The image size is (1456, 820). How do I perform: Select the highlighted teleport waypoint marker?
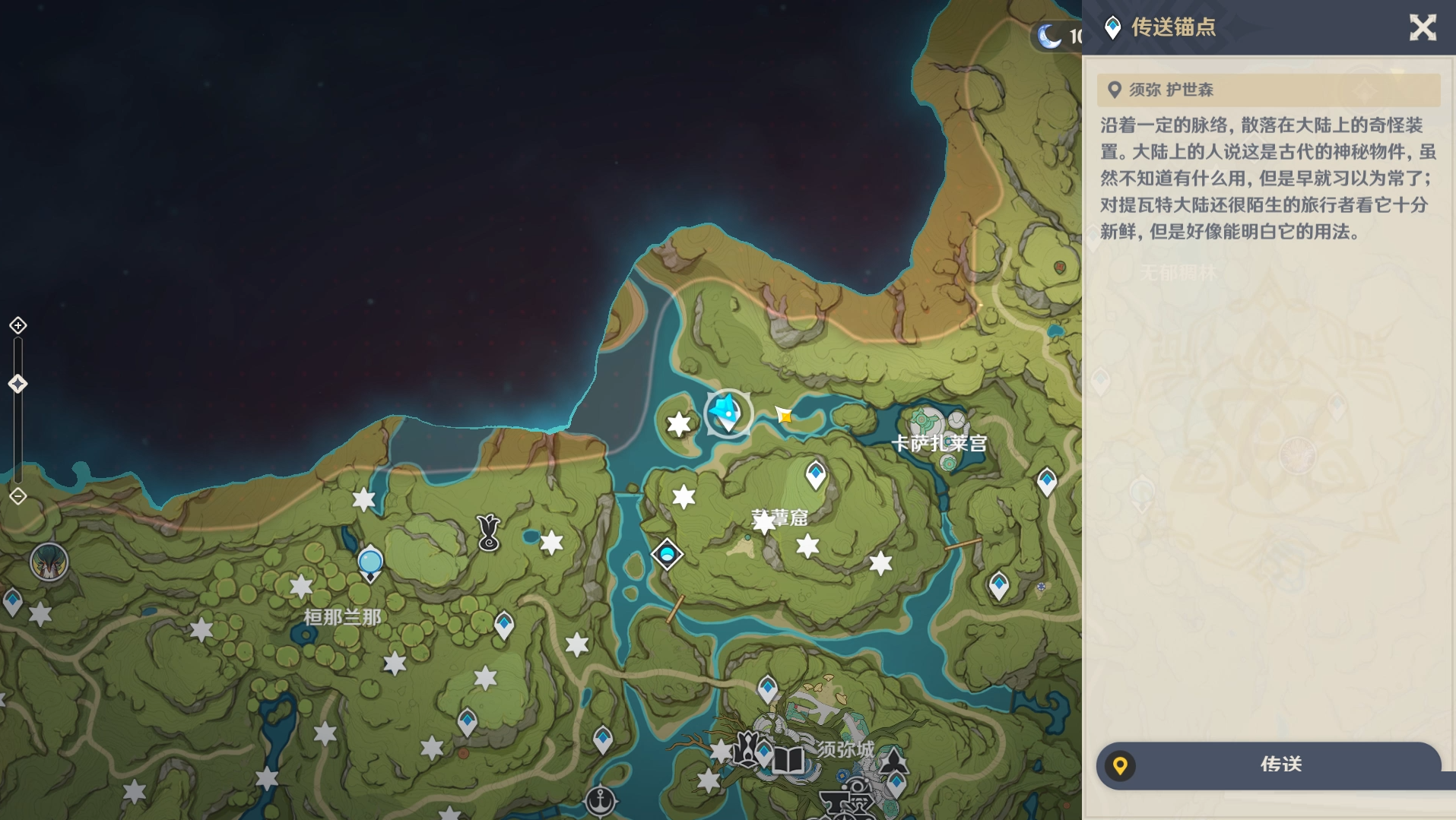point(728,413)
